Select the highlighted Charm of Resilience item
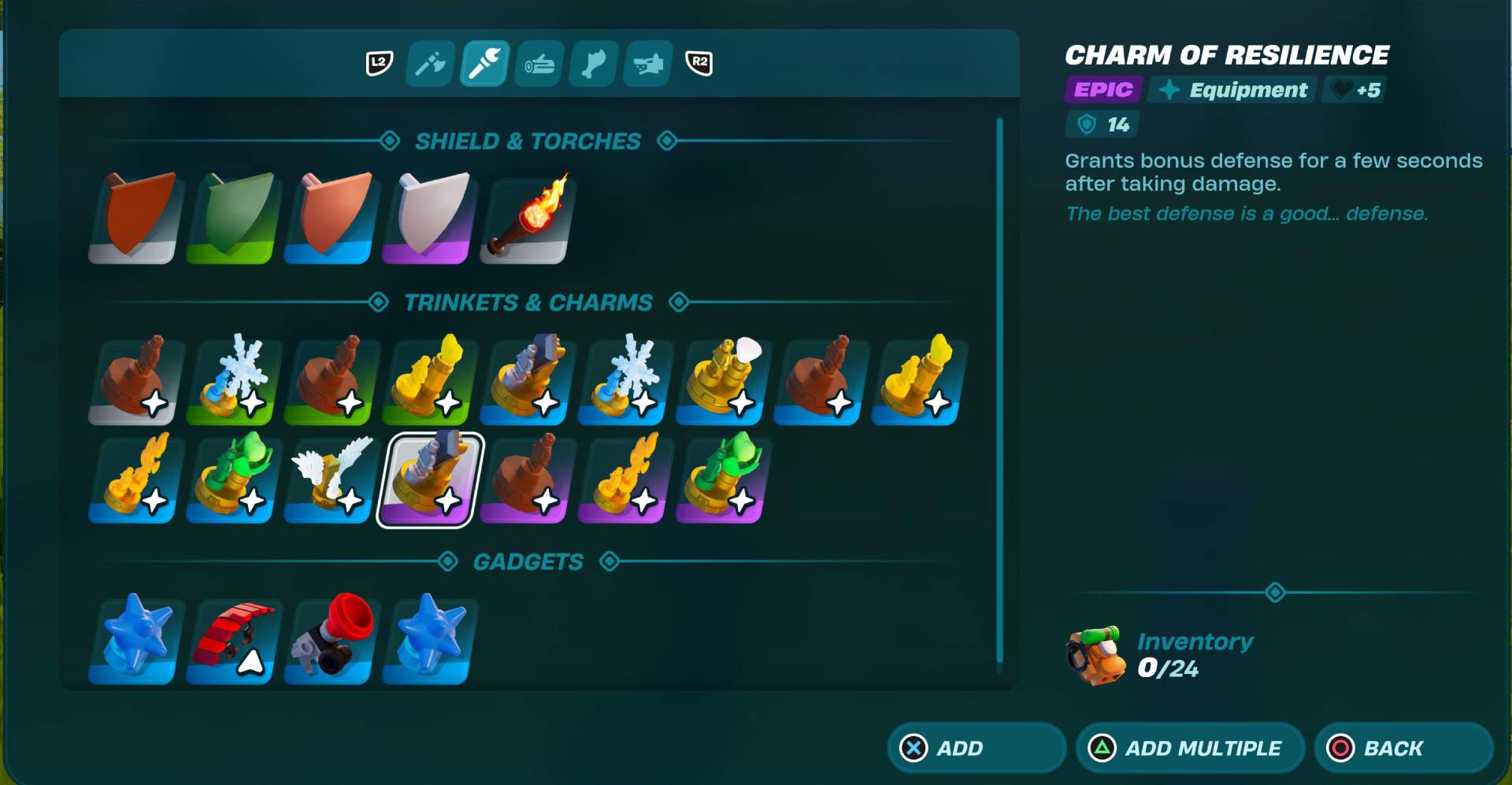1512x785 pixels. [x=427, y=479]
